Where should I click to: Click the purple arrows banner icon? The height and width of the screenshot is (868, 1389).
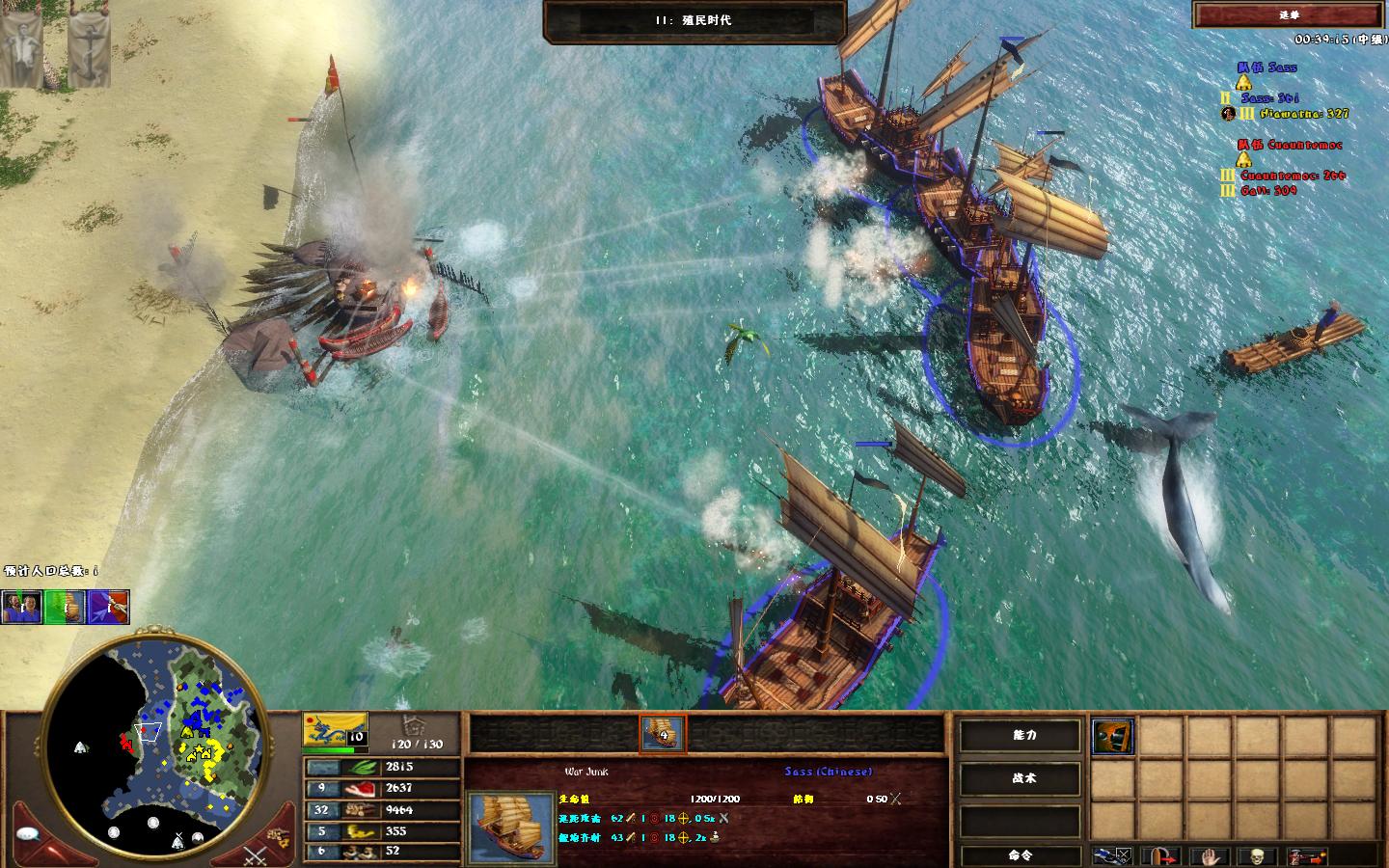coord(109,607)
